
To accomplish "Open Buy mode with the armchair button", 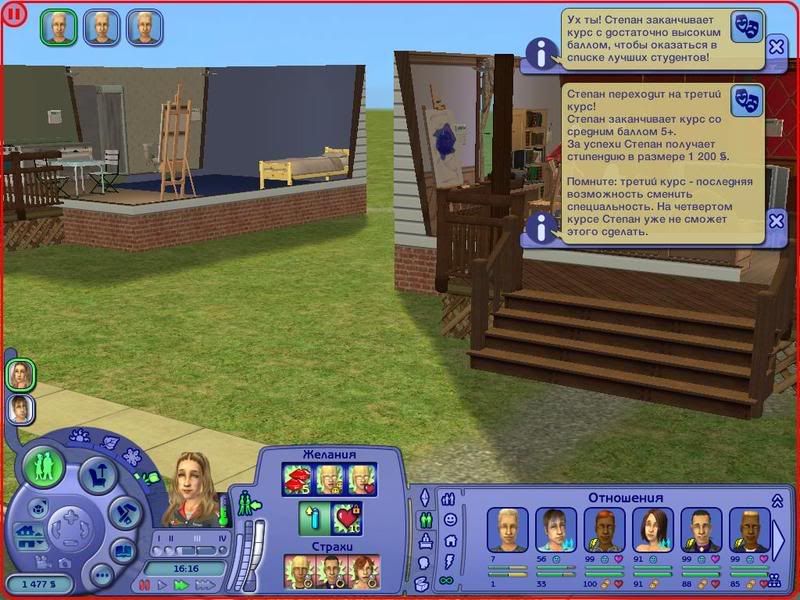I will coord(98,473).
